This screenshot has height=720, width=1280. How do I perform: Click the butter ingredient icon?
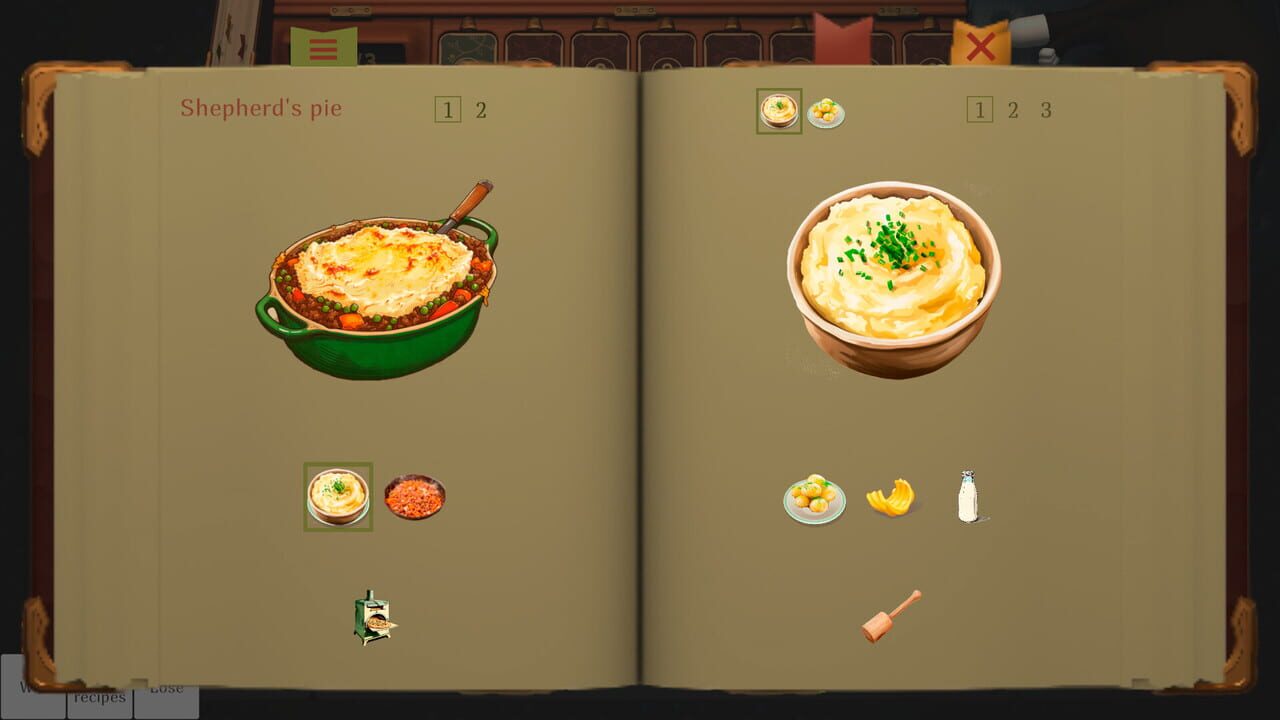pos(890,499)
